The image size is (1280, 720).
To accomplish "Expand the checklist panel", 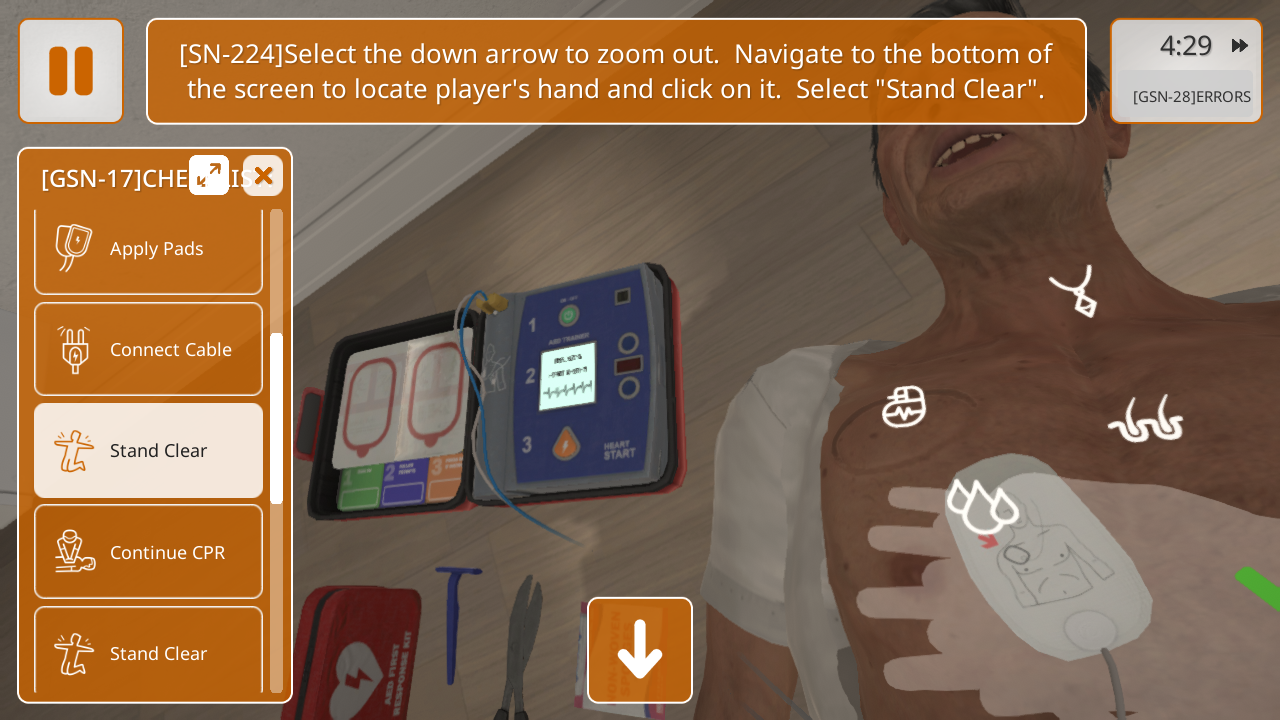I will click(209, 176).
